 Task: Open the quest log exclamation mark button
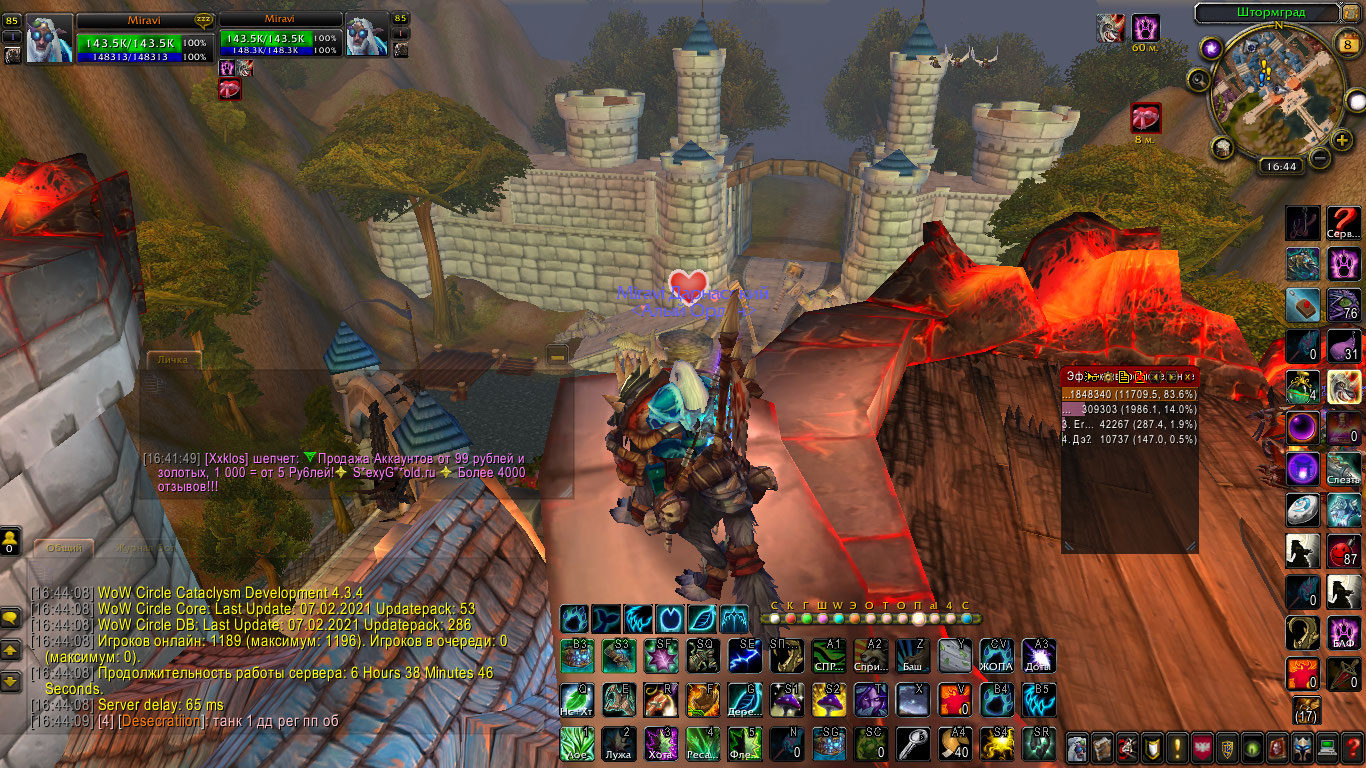(x=1178, y=747)
